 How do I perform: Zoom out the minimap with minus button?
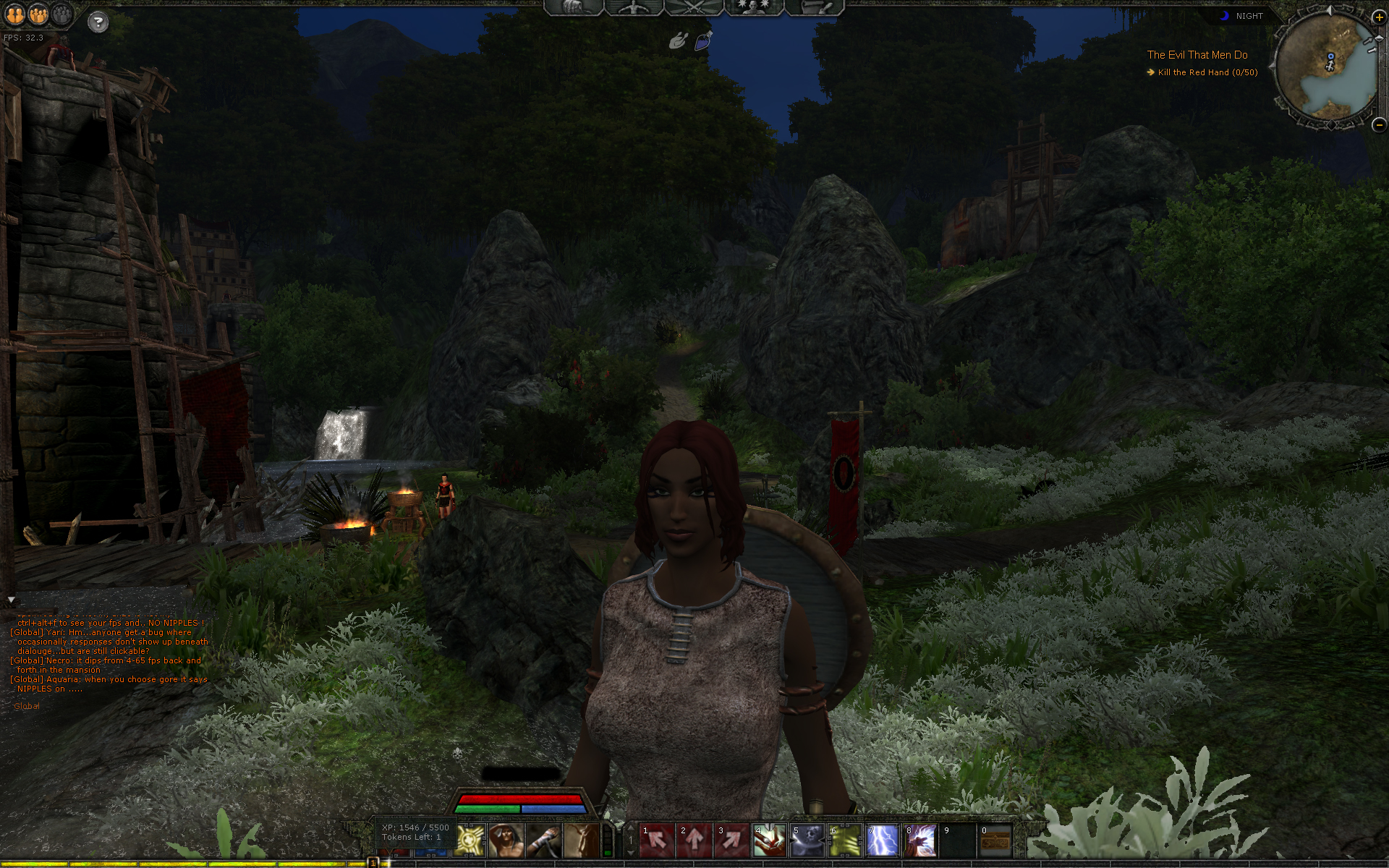1379,124
